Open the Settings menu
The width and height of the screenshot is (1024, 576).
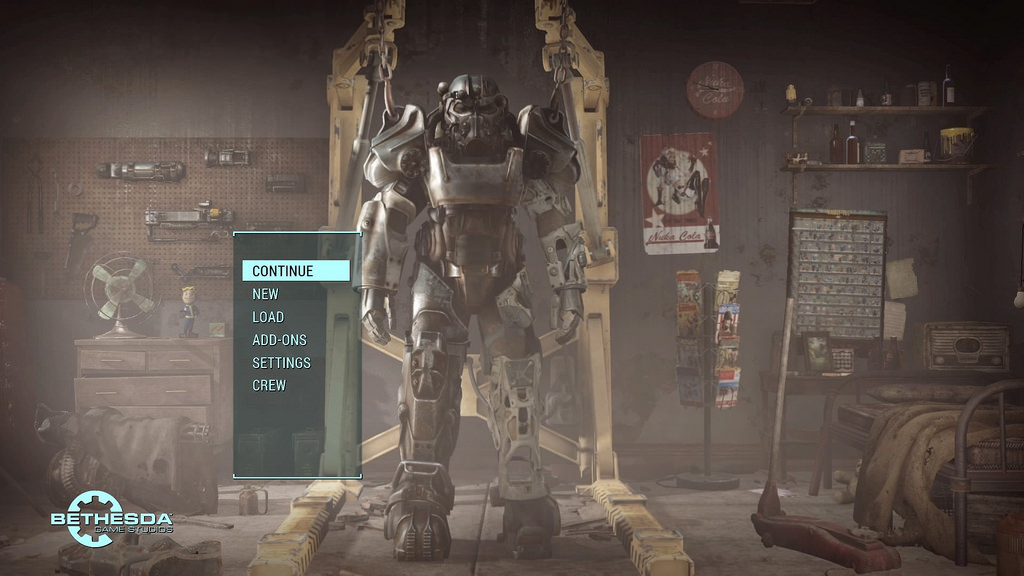(x=281, y=363)
